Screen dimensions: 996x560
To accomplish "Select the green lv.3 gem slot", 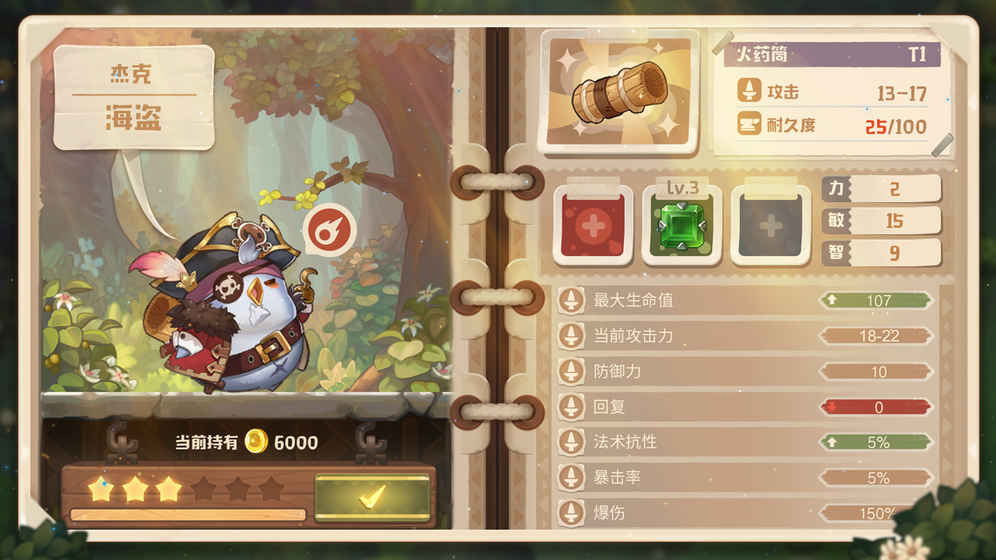I will point(681,225).
